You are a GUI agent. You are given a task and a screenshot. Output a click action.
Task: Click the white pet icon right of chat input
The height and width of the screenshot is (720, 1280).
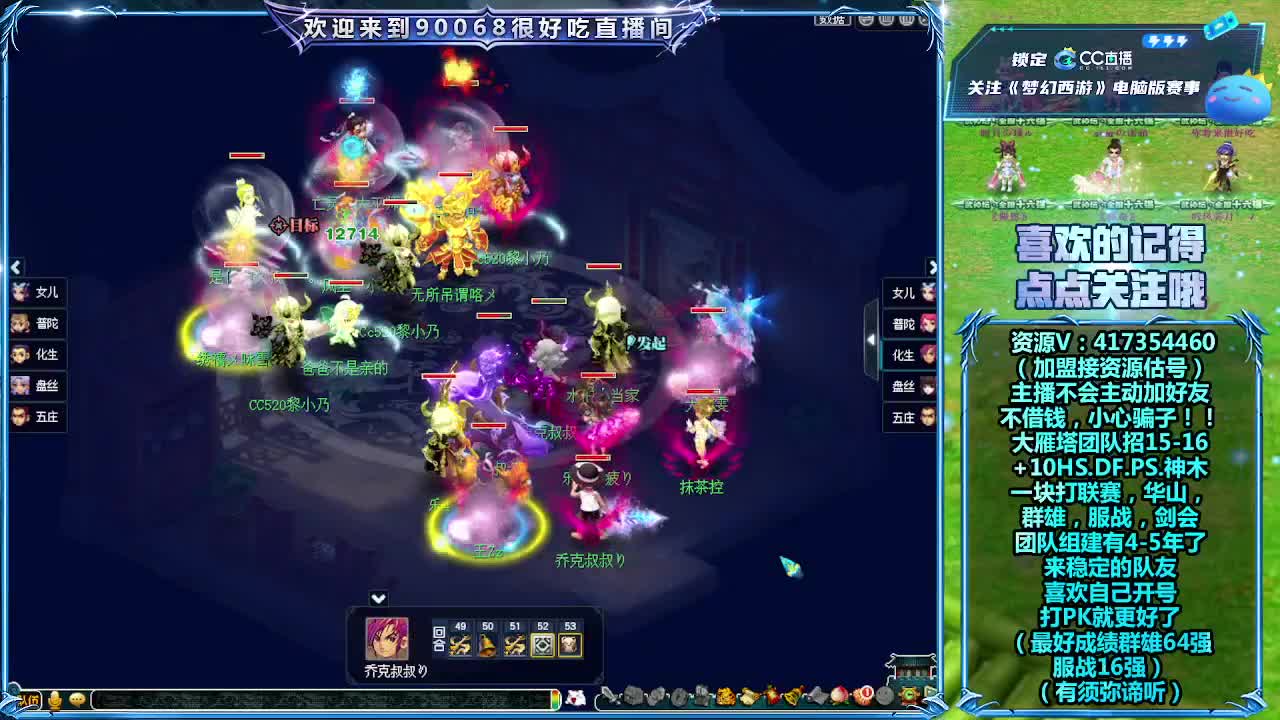[x=577, y=700]
